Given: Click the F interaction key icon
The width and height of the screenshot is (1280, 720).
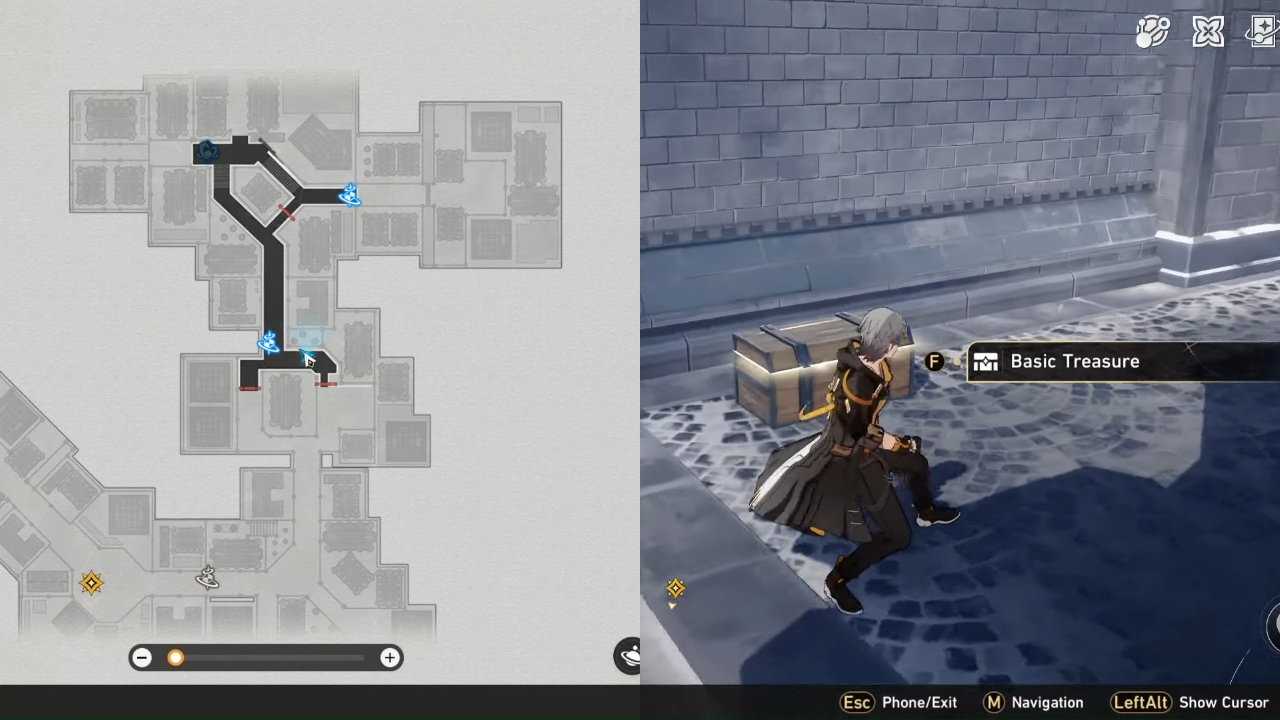Looking at the screenshot, I should 934,361.
